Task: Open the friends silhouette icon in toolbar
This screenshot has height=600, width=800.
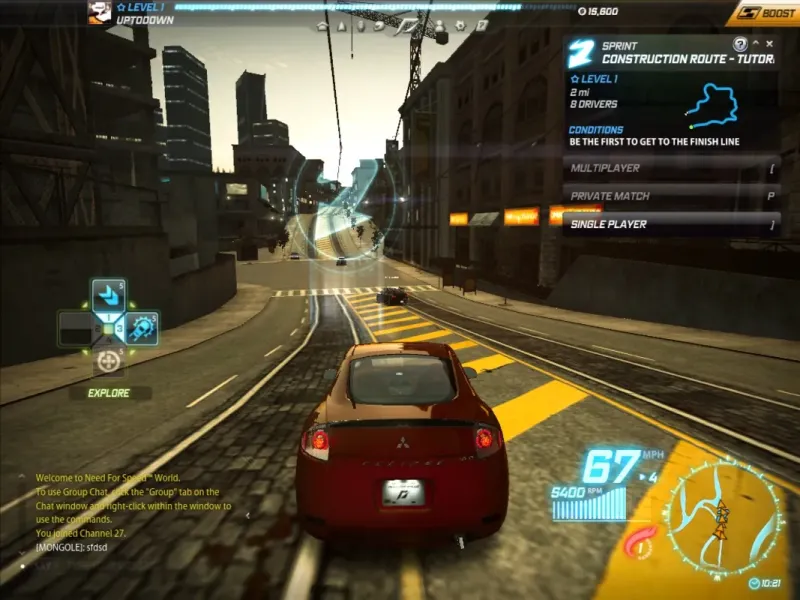Action: [x=440, y=26]
